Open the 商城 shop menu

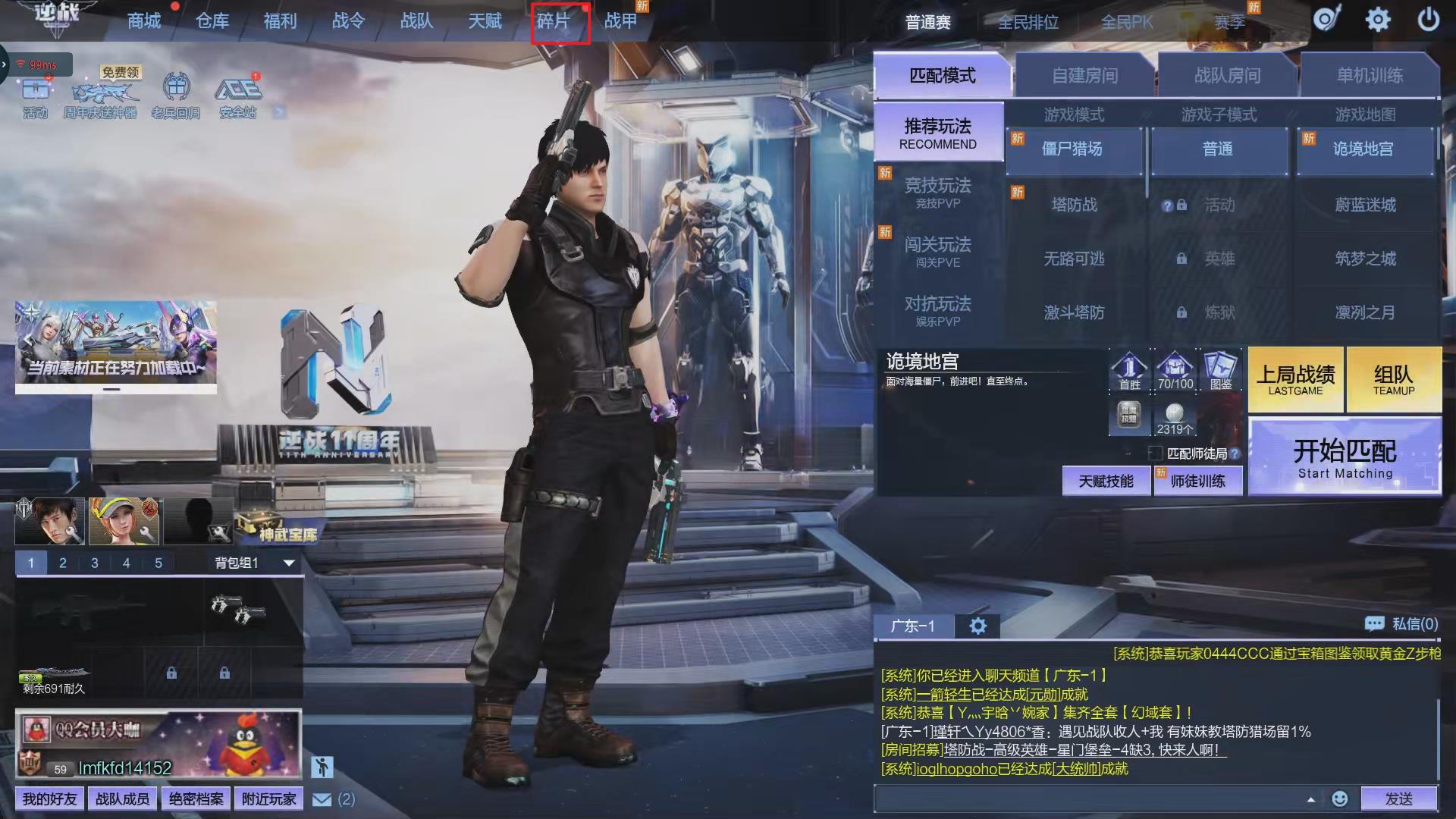(144, 21)
